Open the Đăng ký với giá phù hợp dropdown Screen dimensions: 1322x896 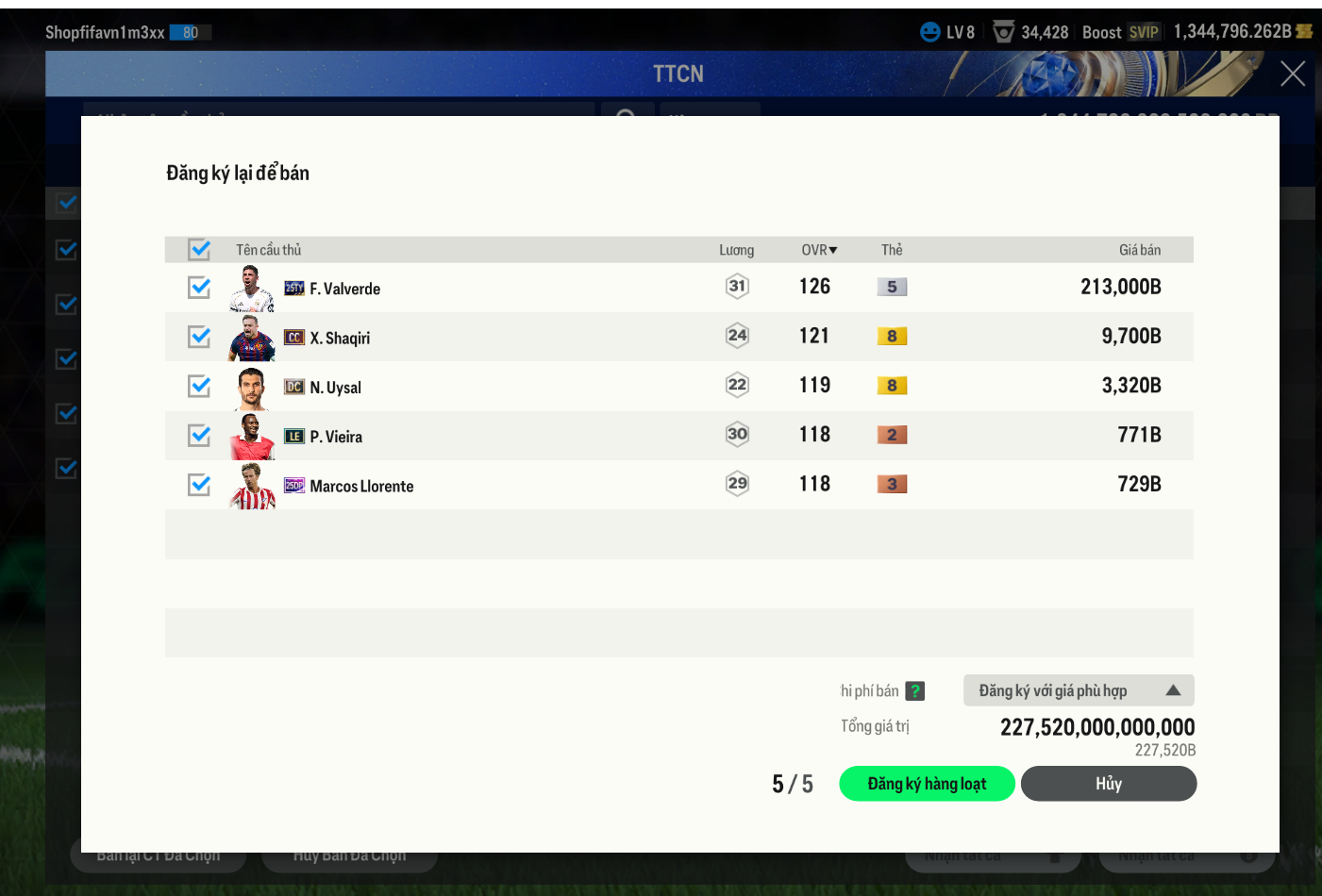(1078, 690)
